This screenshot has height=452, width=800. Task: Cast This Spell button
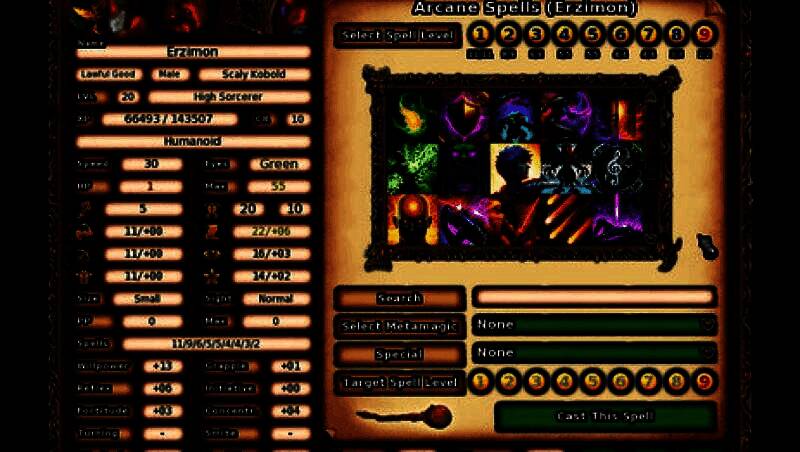click(605, 416)
